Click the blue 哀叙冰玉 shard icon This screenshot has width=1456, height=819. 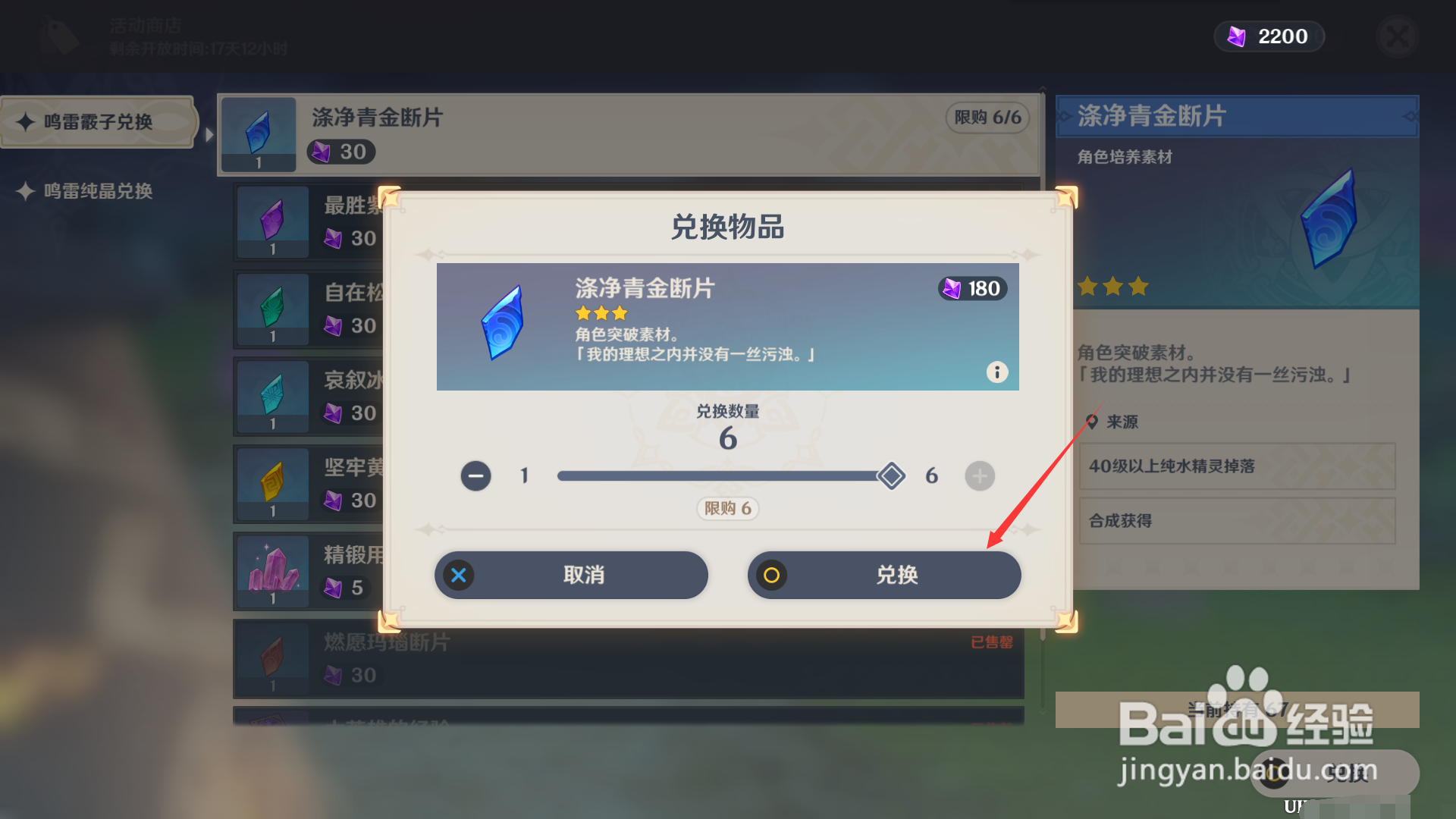pyautogui.click(x=271, y=396)
